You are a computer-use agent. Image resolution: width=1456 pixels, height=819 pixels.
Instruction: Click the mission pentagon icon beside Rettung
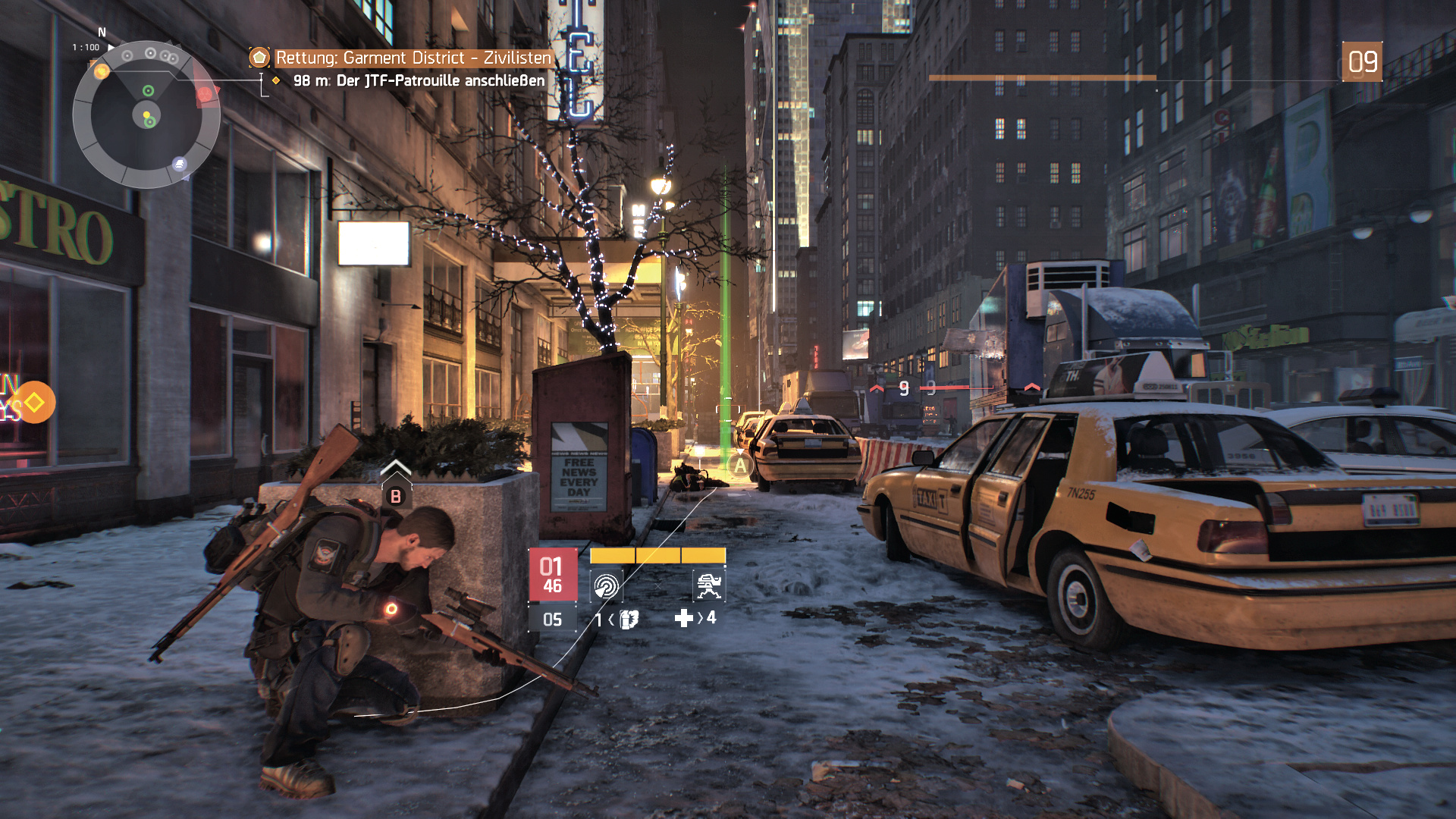point(259,58)
